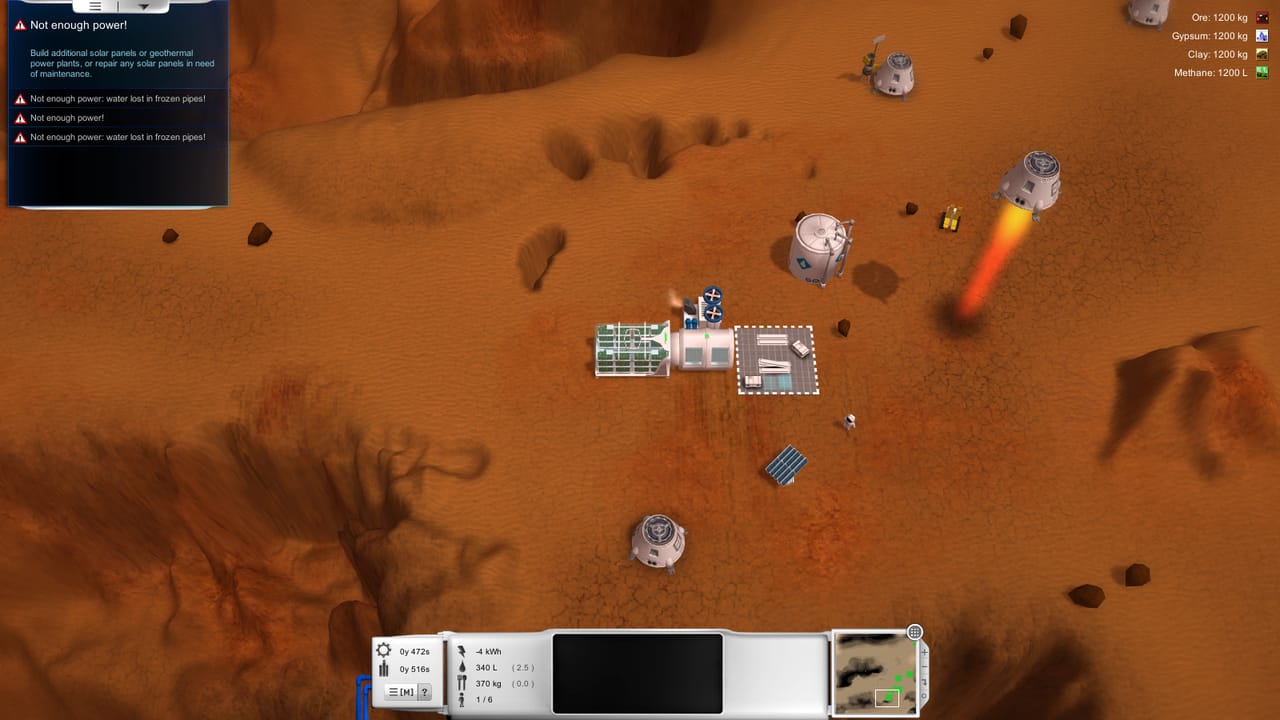Viewport: 1280px width, 720px height.
Task: Expand the minimap grid toggle icon
Action: (914, 632)
